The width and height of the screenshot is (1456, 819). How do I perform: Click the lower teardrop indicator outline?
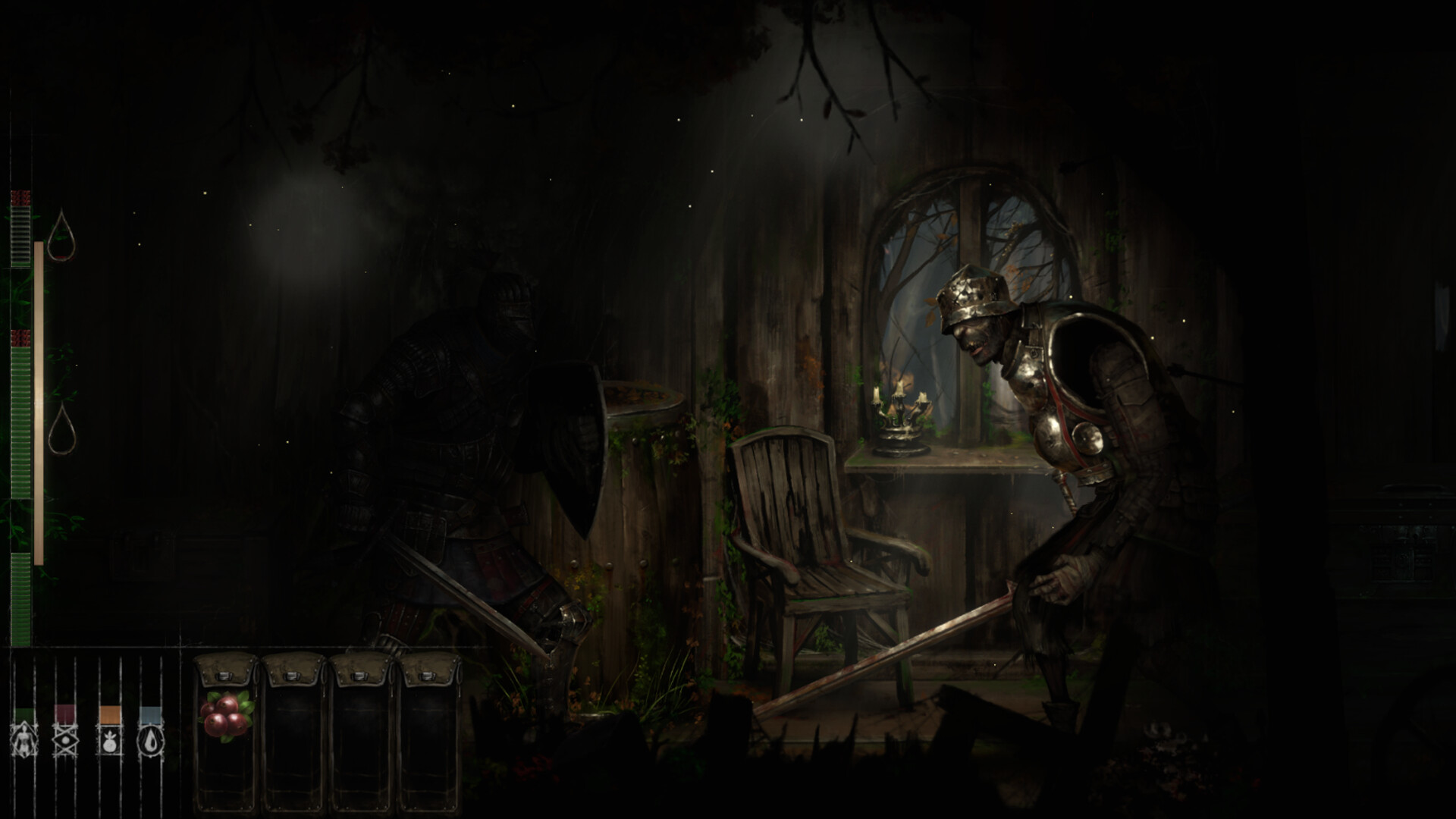63,428
